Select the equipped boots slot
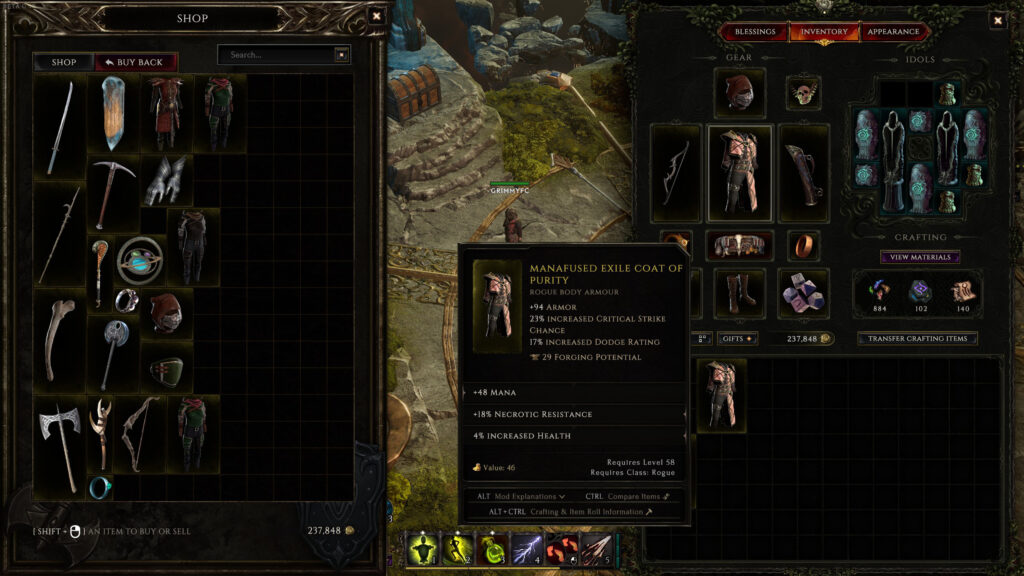 pos(740,292)
